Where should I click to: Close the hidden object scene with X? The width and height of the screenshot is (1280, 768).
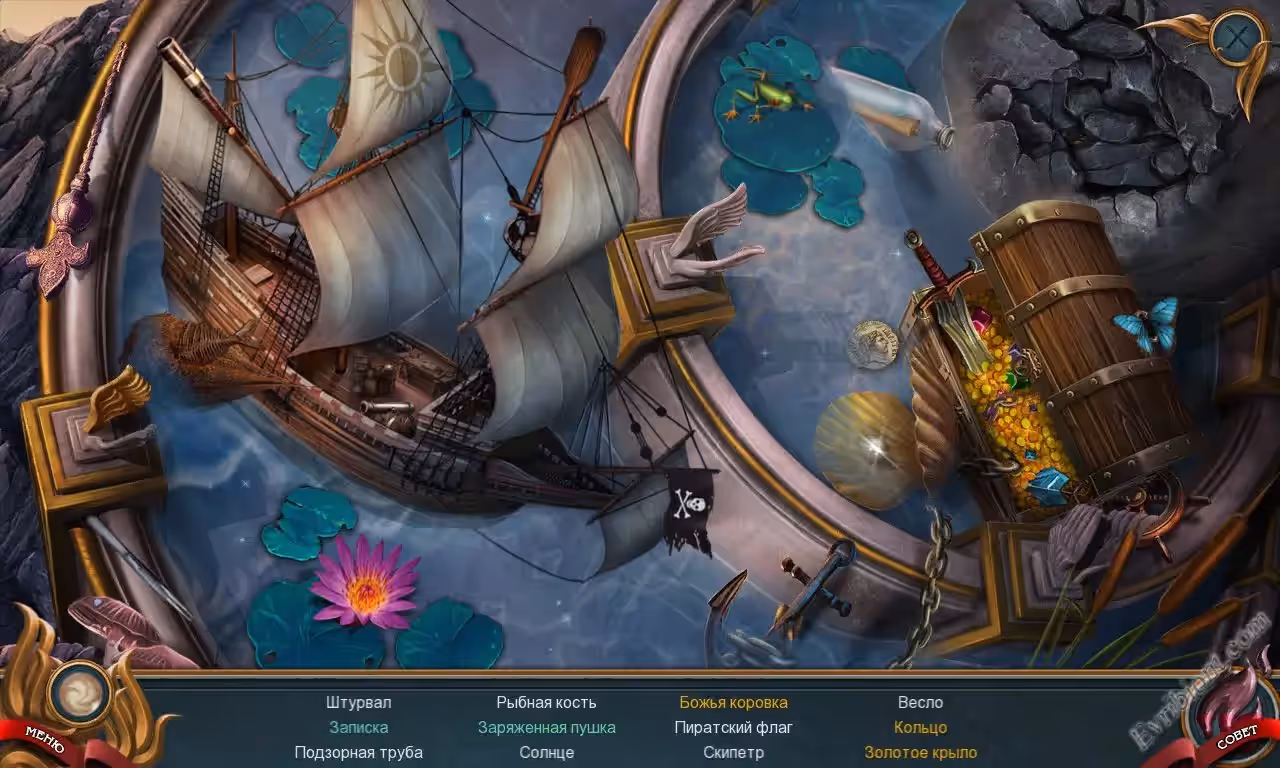pos(1237,39)
